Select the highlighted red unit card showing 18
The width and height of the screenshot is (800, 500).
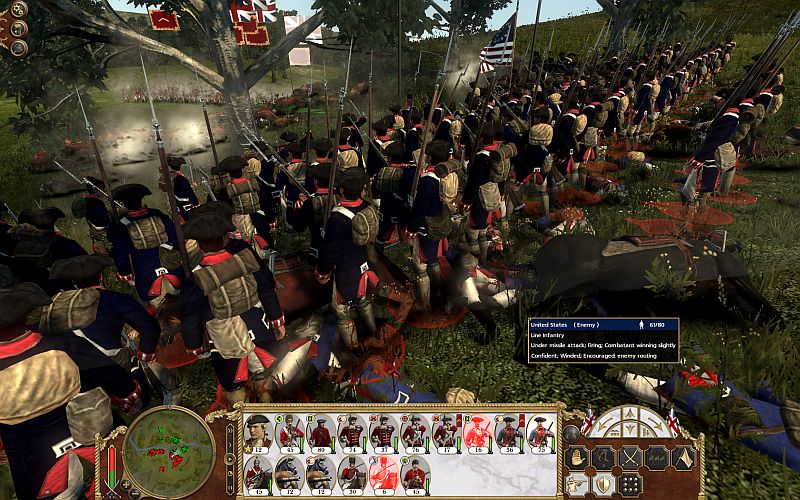[x=478, y=433]
